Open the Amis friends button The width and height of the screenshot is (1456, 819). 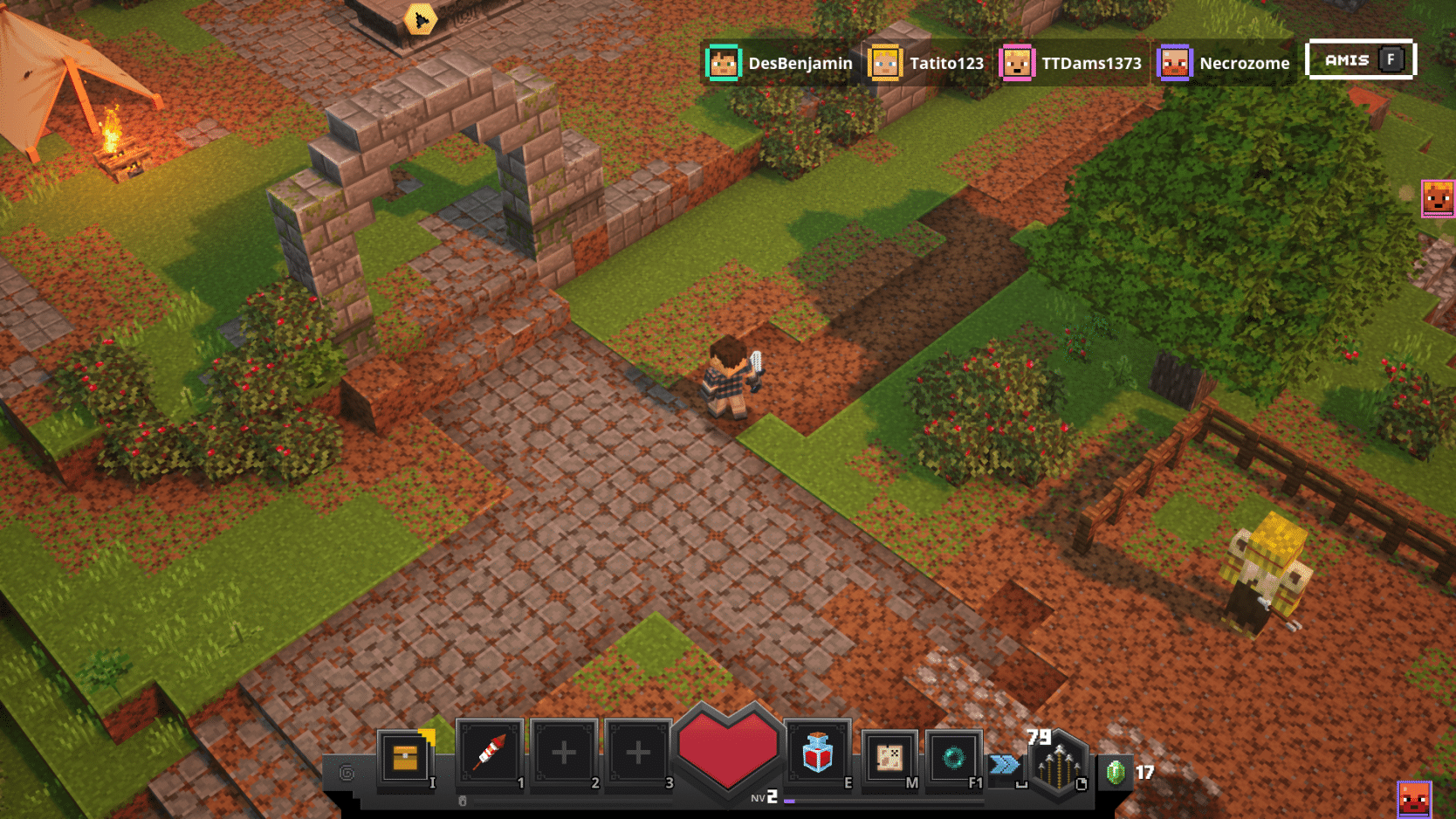[x=1360, y=60]
